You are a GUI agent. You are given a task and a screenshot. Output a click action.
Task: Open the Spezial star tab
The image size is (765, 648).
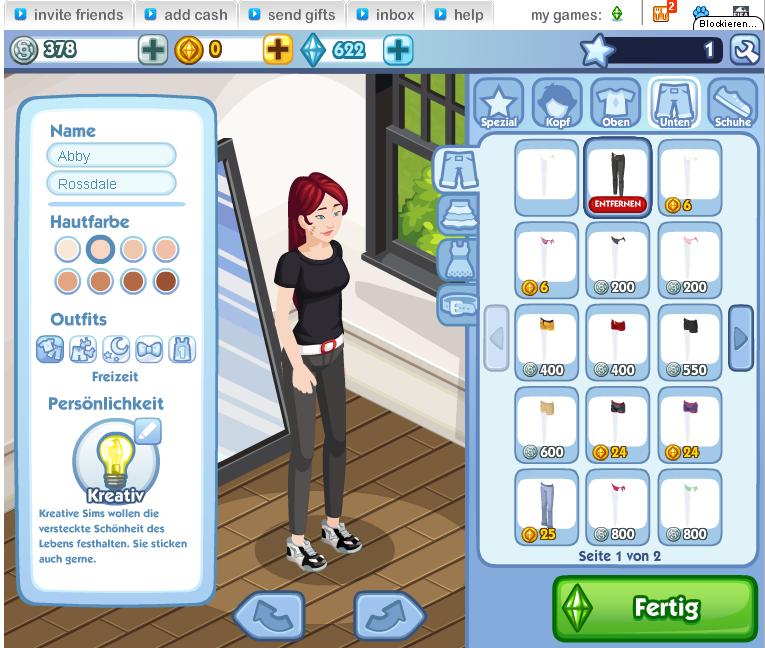498,103
